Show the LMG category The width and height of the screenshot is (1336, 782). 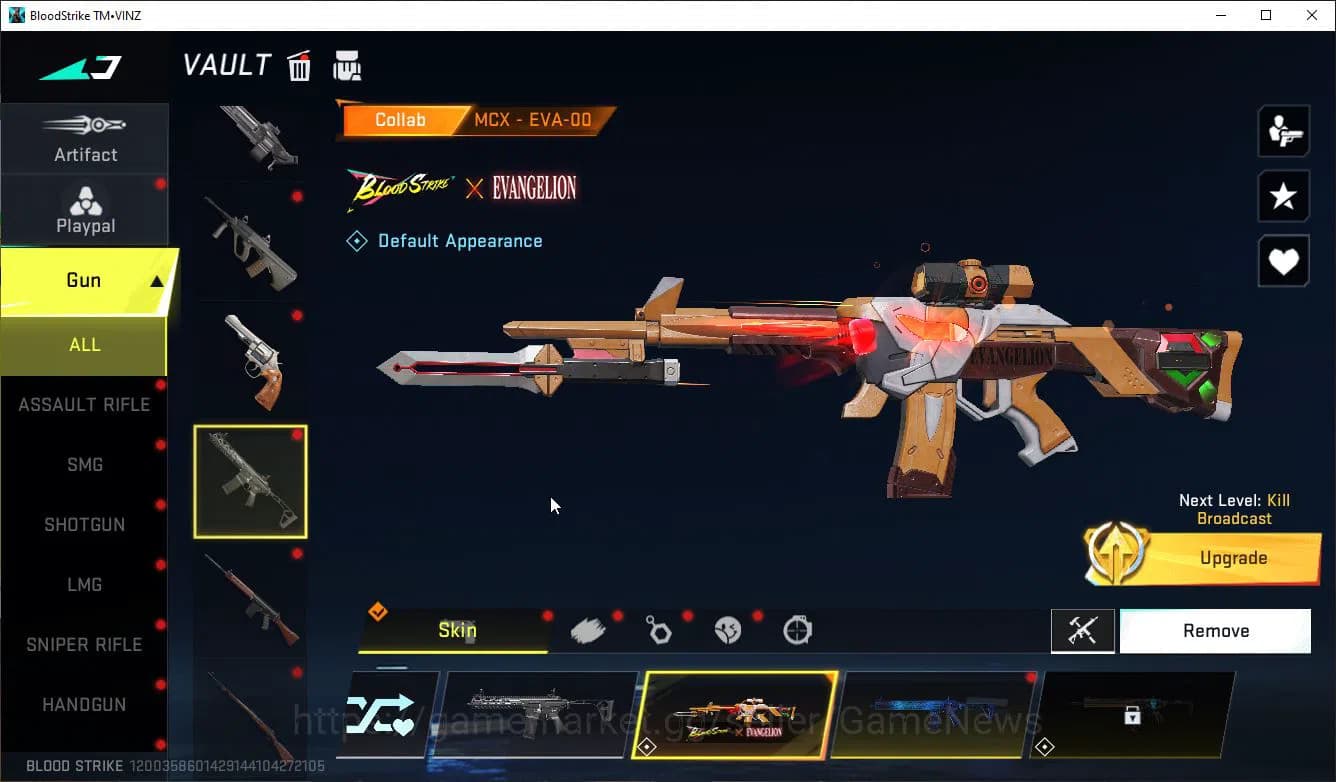(84, 585)
